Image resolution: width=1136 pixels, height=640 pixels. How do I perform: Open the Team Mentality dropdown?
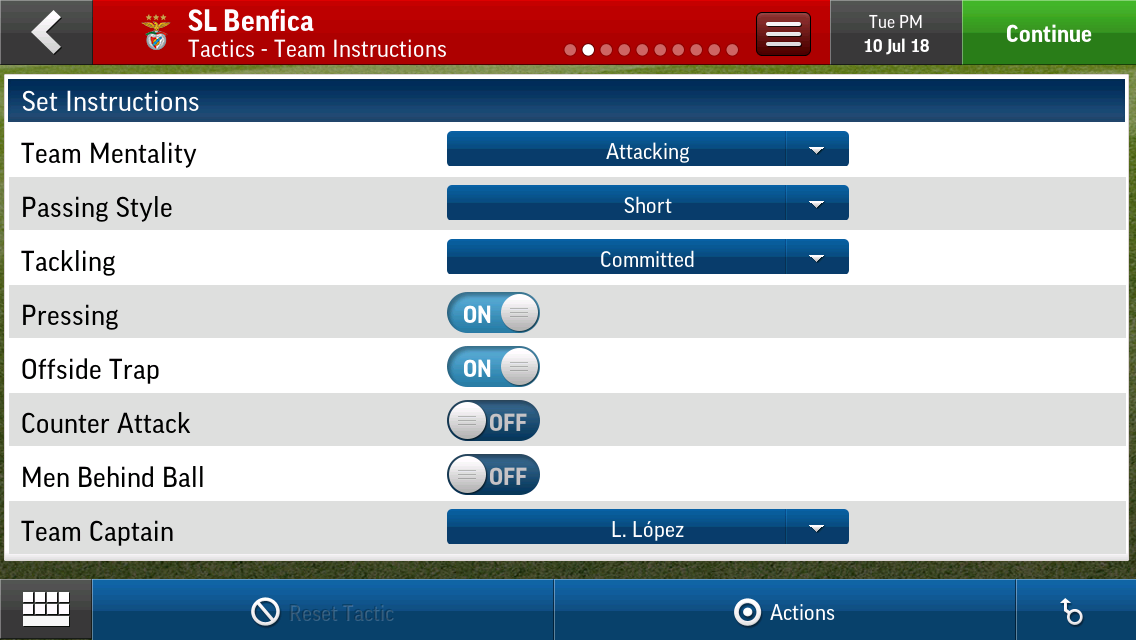pos(647,150)
